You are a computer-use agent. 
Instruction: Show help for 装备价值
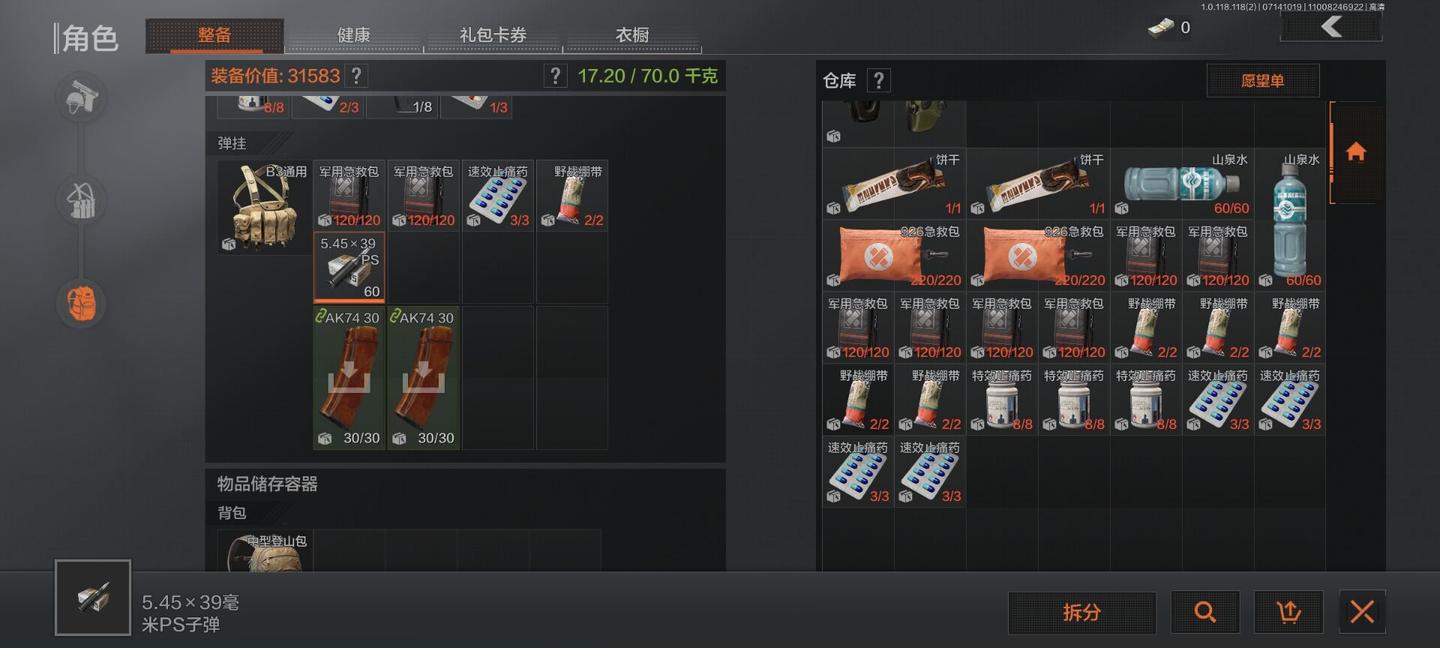pyautogui.click(x=356, y=76)
